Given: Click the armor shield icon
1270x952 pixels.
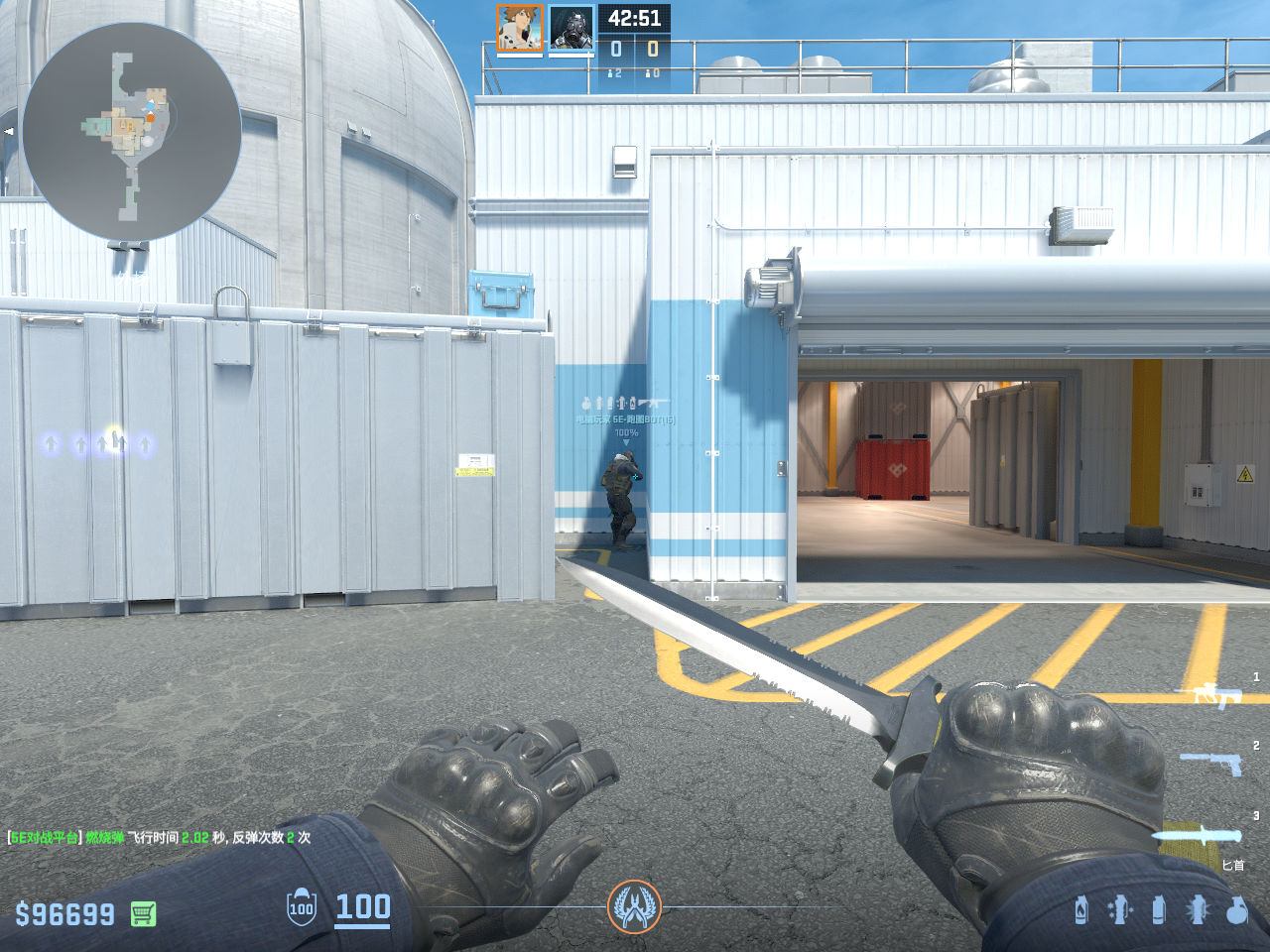Looking at the screenshot, I should [x=302, y=907].
